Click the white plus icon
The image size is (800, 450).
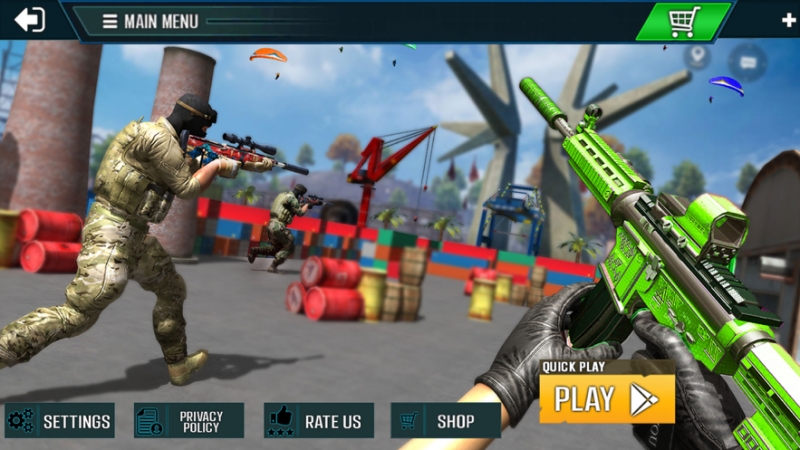pyautogui.click(x=788, y=20)
